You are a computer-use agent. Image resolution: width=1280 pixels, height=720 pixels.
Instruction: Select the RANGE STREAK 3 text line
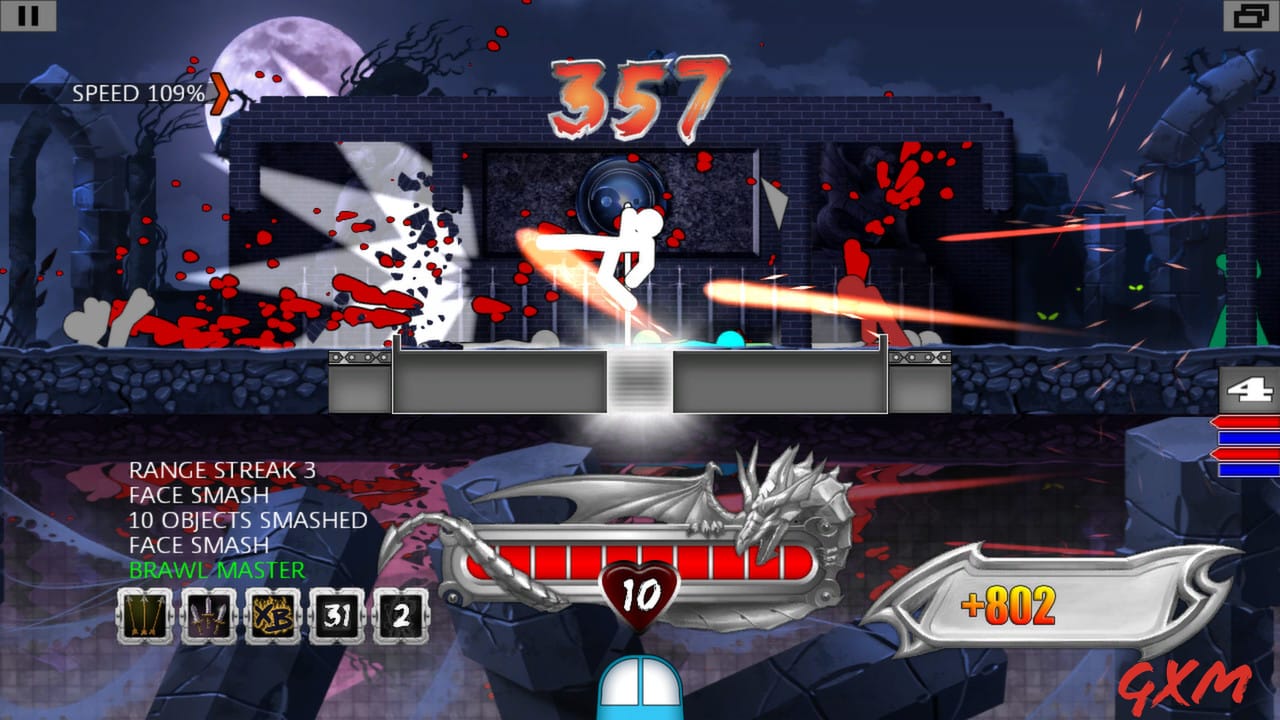coord(222,471)
